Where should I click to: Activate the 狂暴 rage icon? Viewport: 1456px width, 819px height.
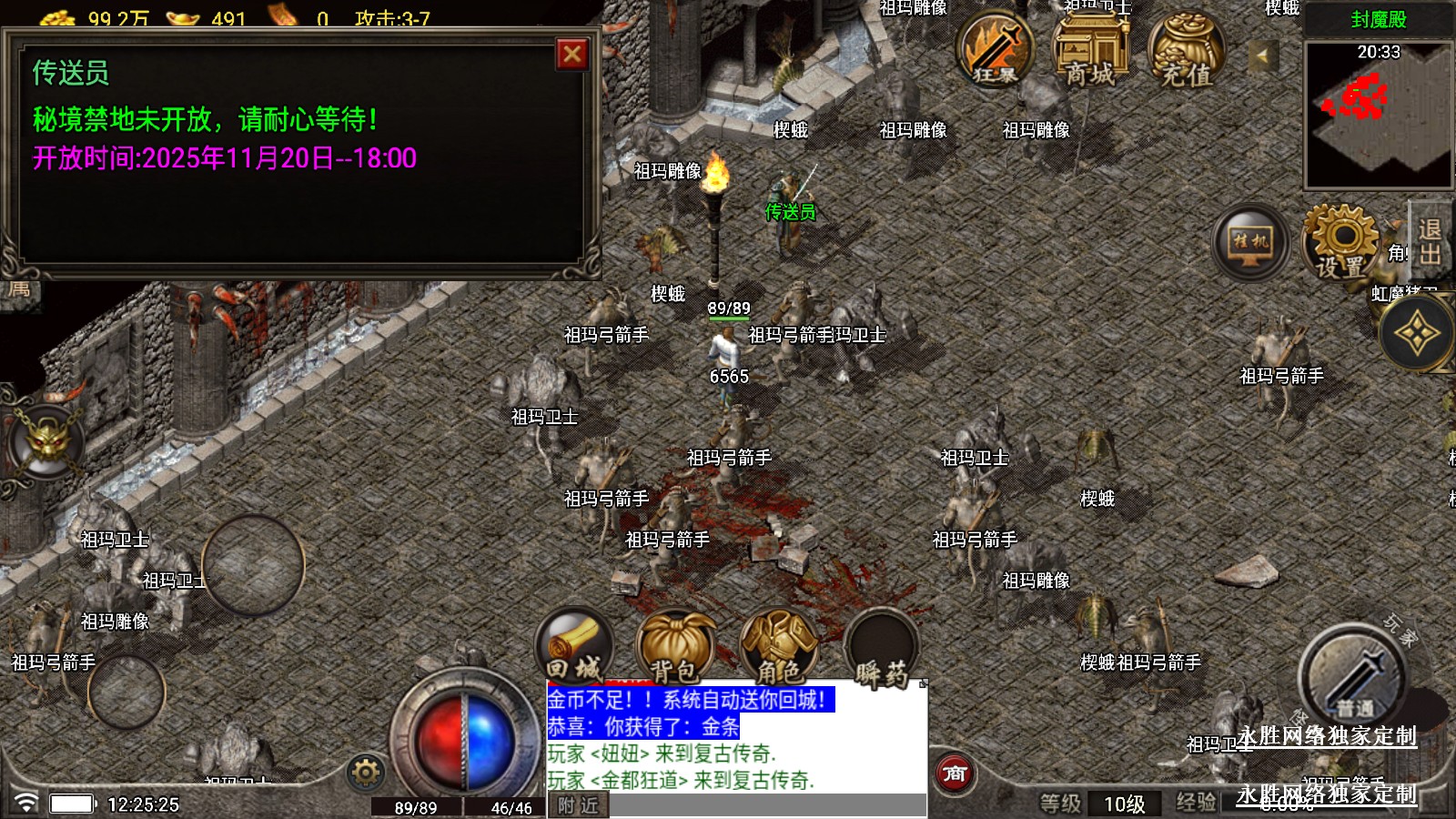pos(994,50)
